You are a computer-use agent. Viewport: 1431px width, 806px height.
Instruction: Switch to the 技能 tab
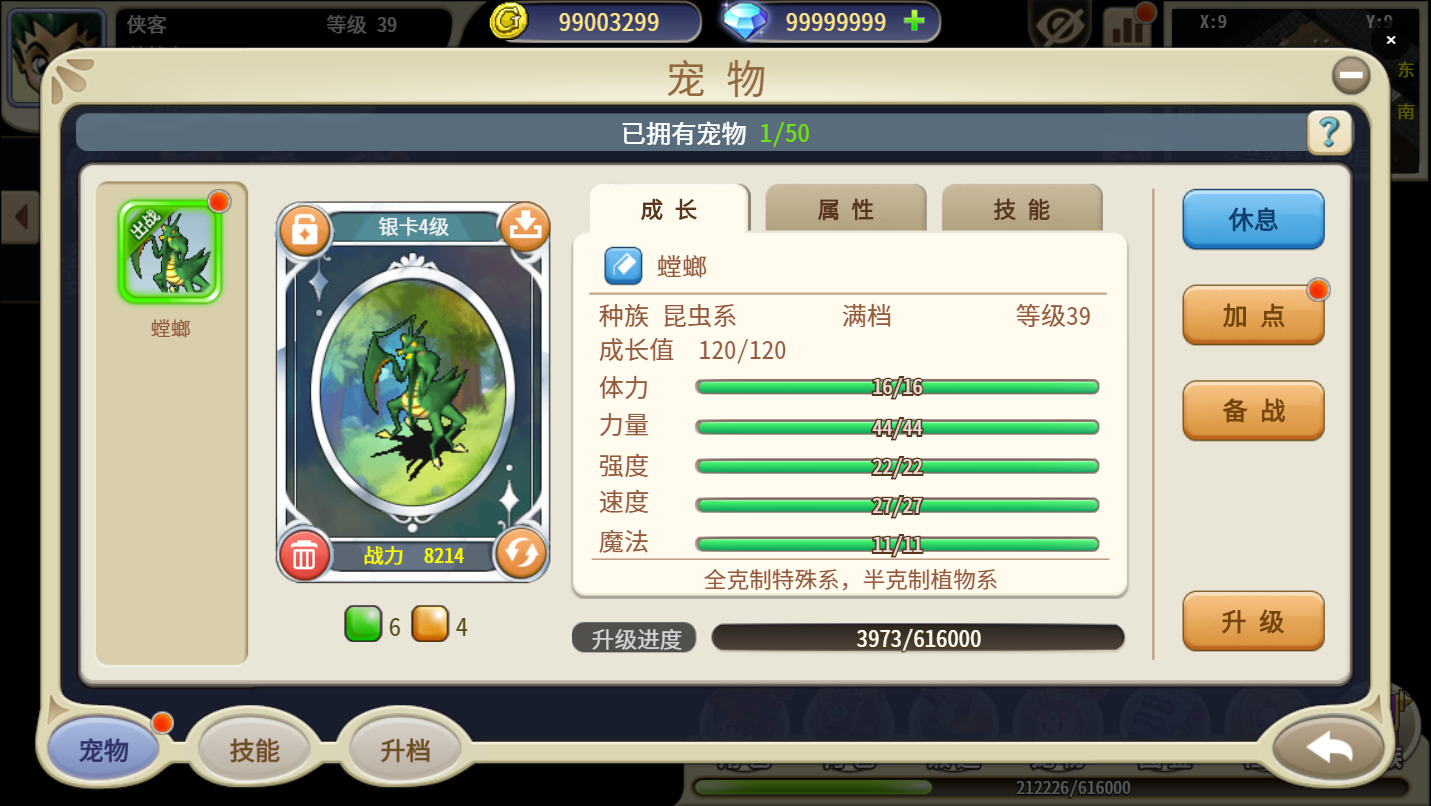(1021, 209)
